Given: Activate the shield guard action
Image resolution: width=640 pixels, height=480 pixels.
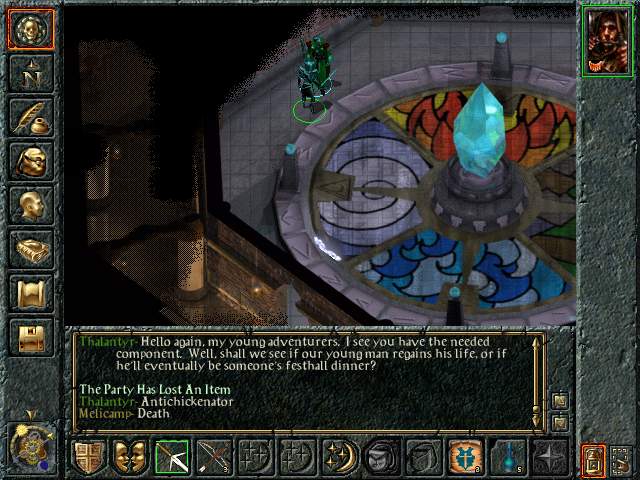Looking at the screenshot, I should coord(88,458).
